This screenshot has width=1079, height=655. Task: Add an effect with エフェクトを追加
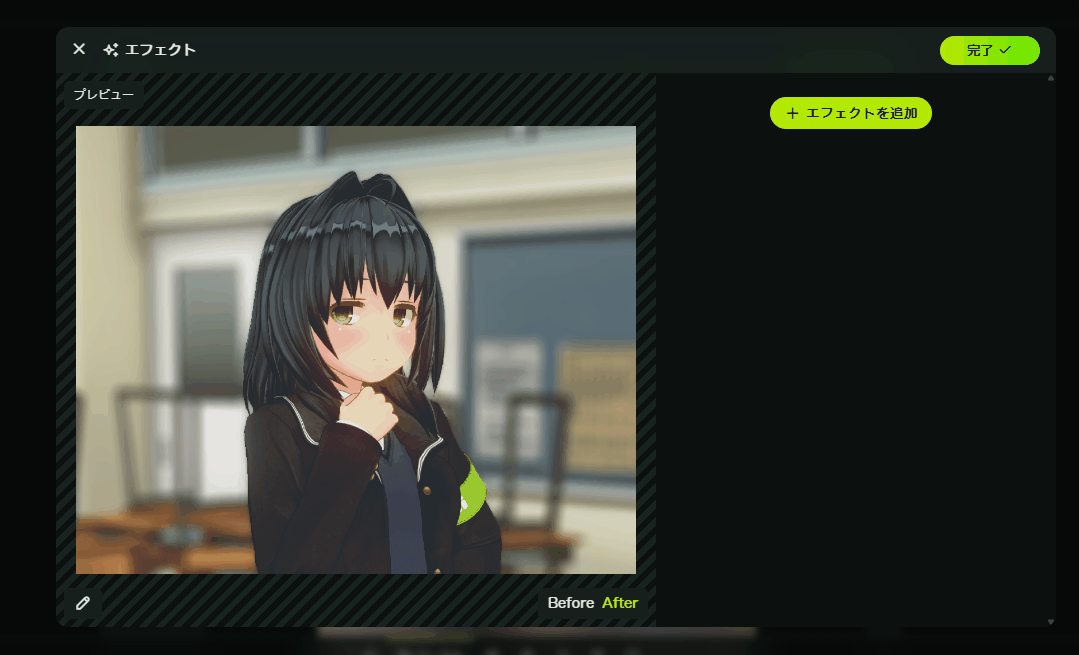850,113
